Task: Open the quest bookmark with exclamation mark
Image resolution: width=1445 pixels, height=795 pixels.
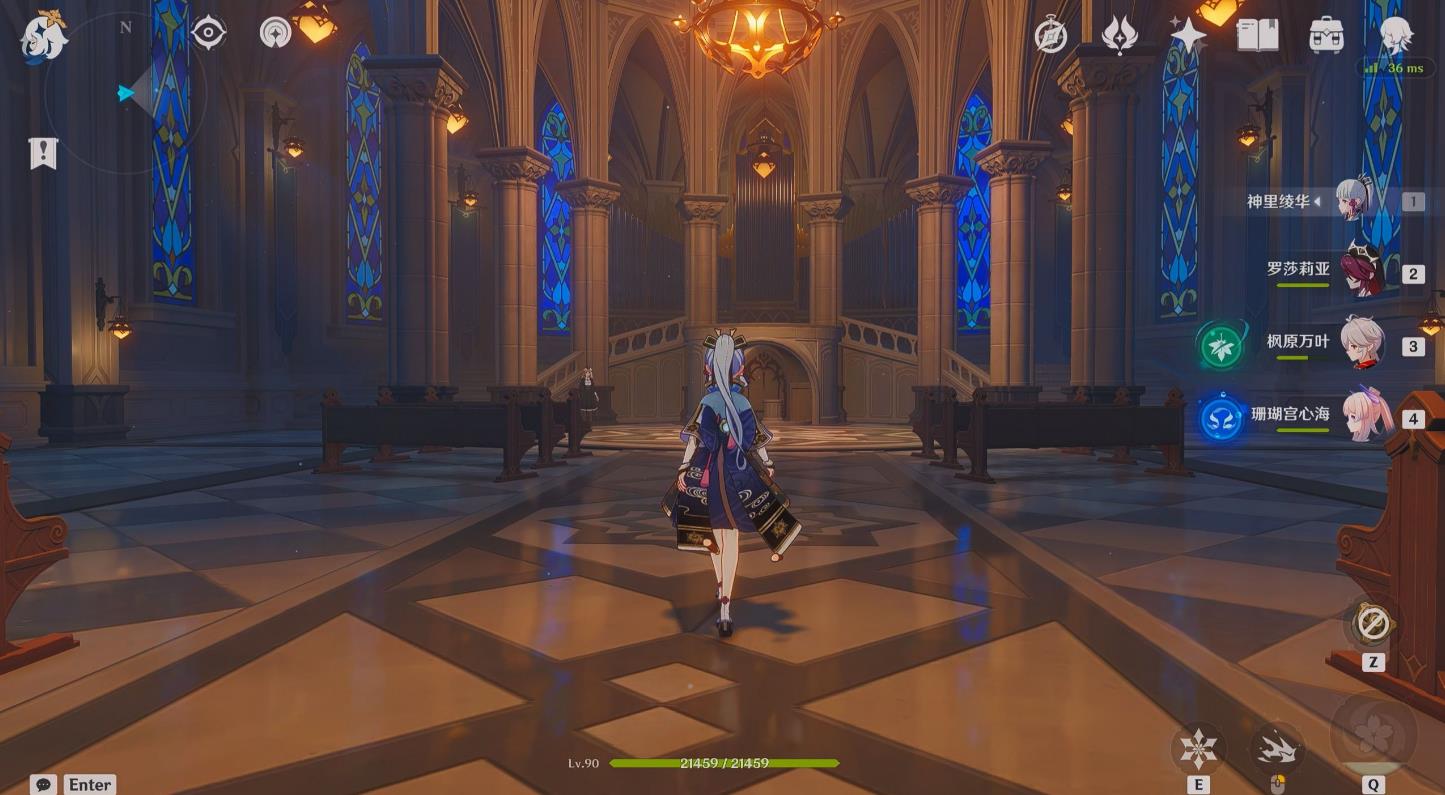Action: (43, 153)
